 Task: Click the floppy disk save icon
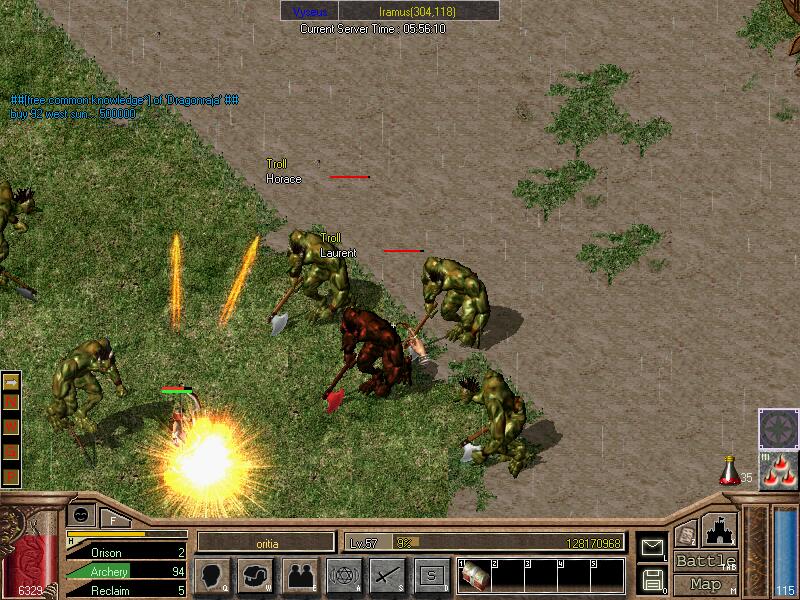[x=652, y=579]
